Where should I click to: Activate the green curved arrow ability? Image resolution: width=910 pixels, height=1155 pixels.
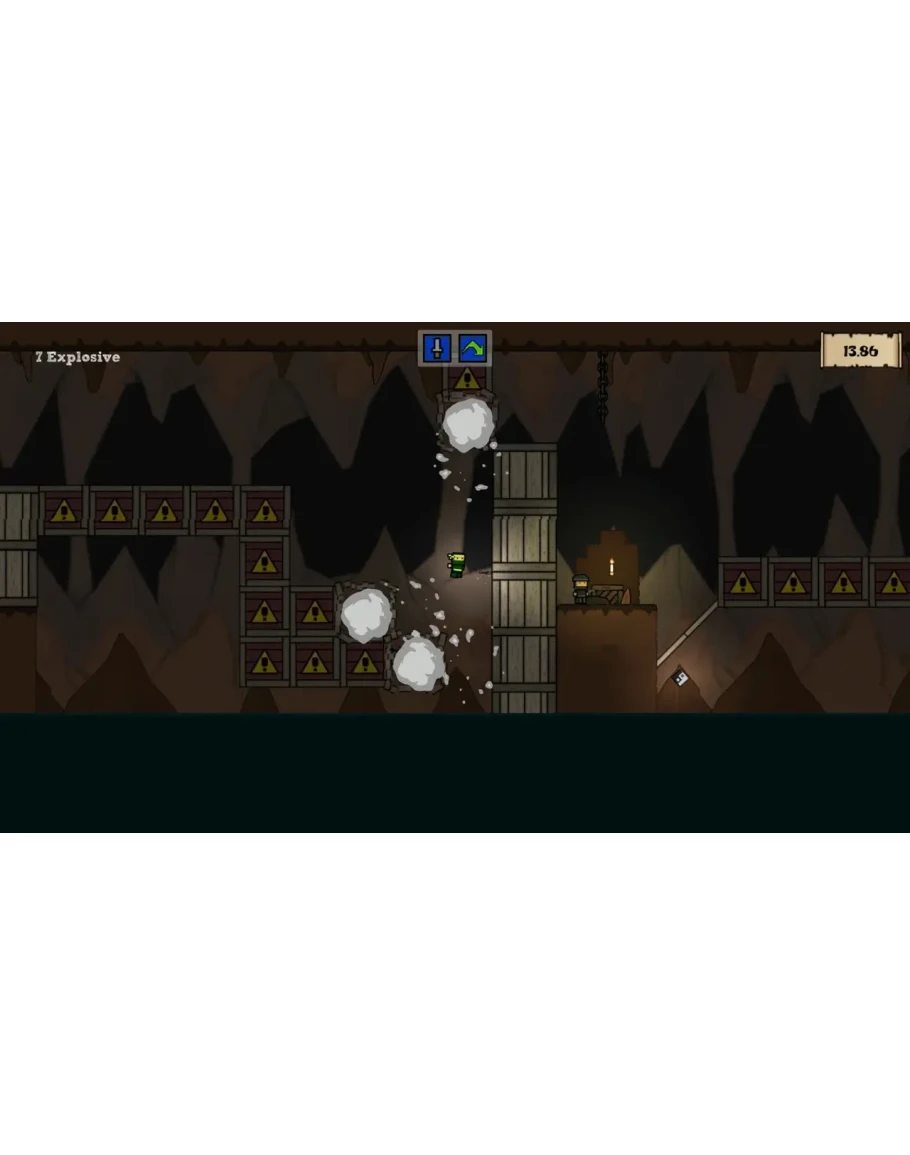click(473, 348)
